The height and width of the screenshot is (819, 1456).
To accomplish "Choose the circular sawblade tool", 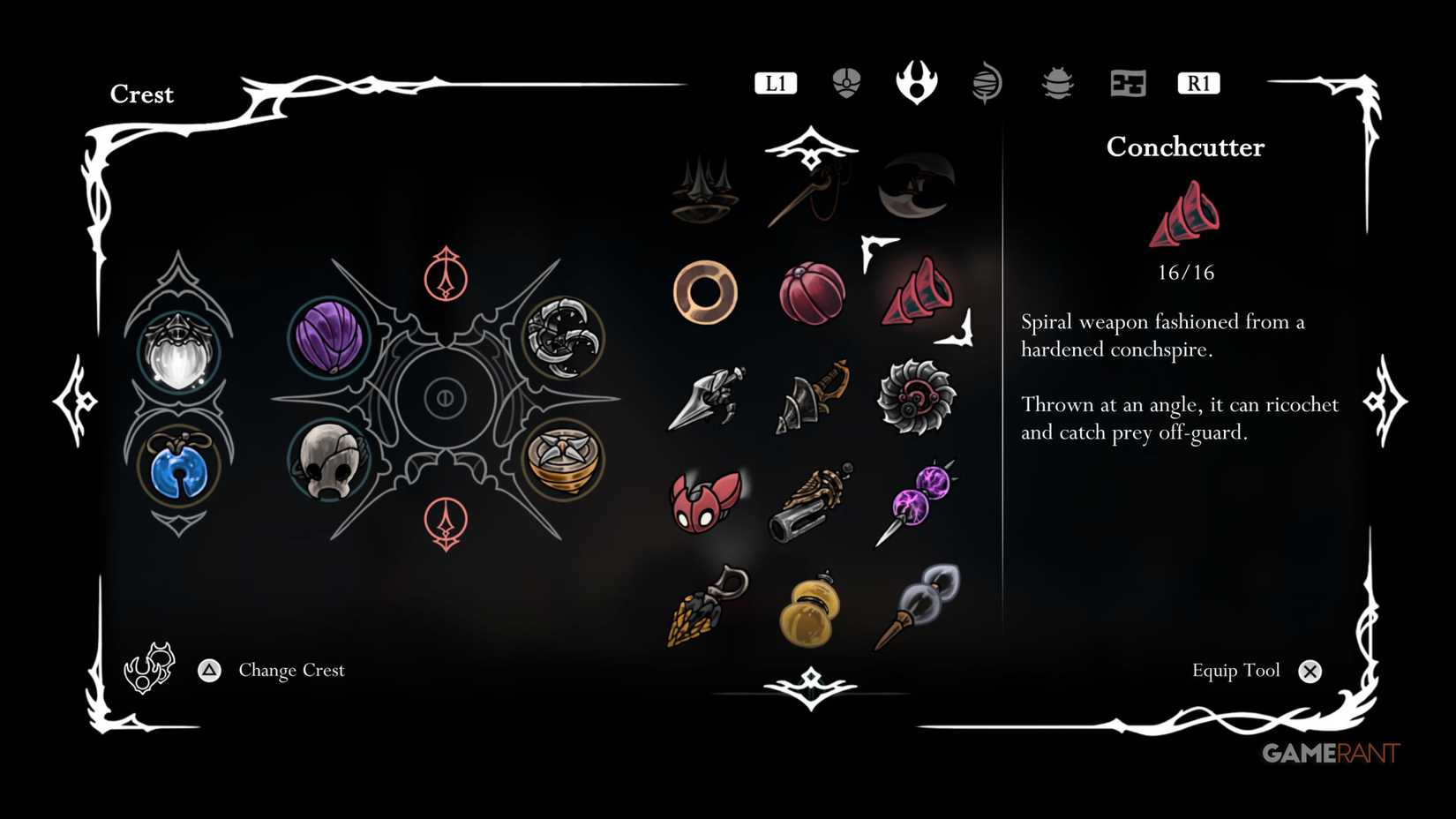I will tap(918, 399).
